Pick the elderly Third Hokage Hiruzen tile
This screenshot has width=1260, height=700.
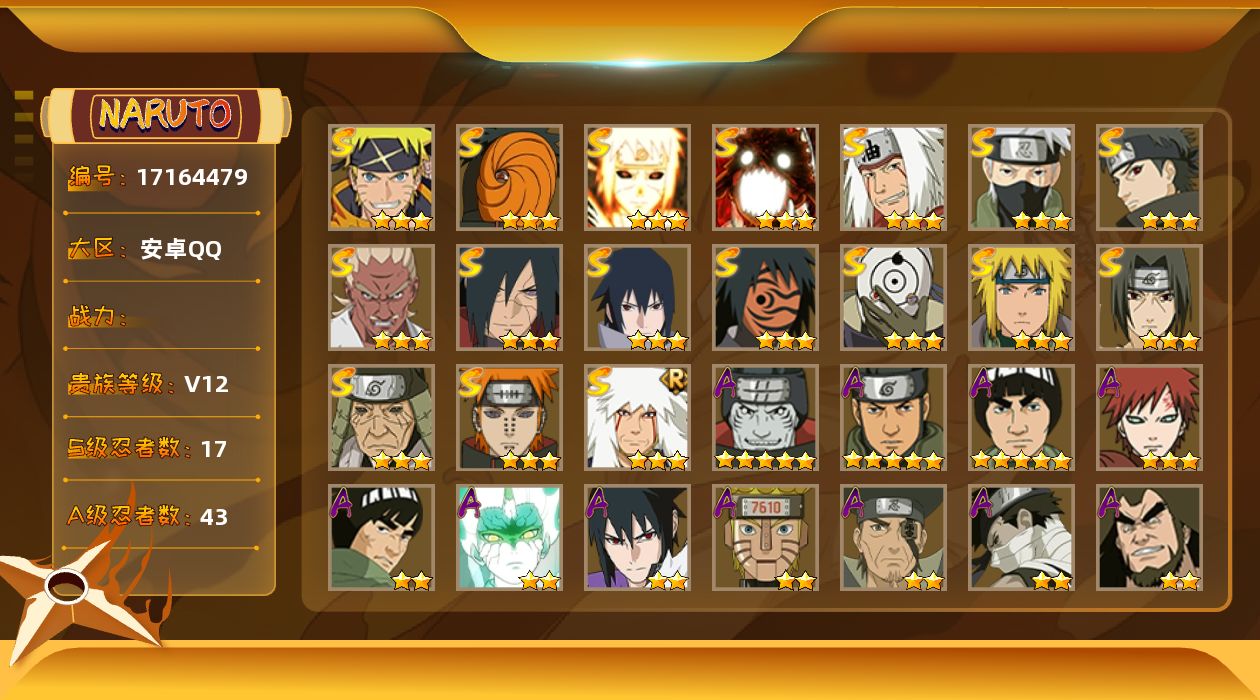coord(381,417)
